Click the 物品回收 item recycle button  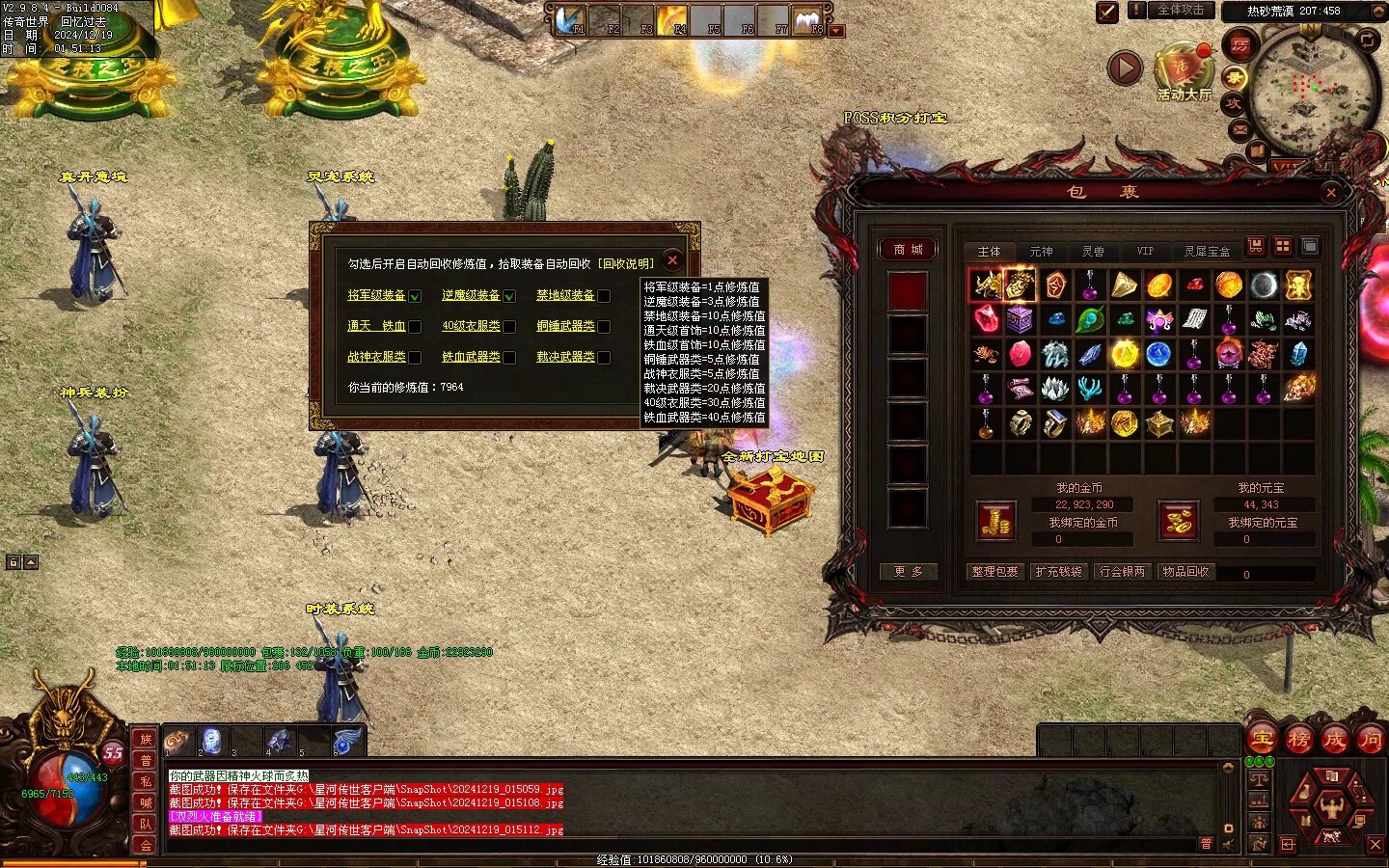click(x=1185, y=572)
